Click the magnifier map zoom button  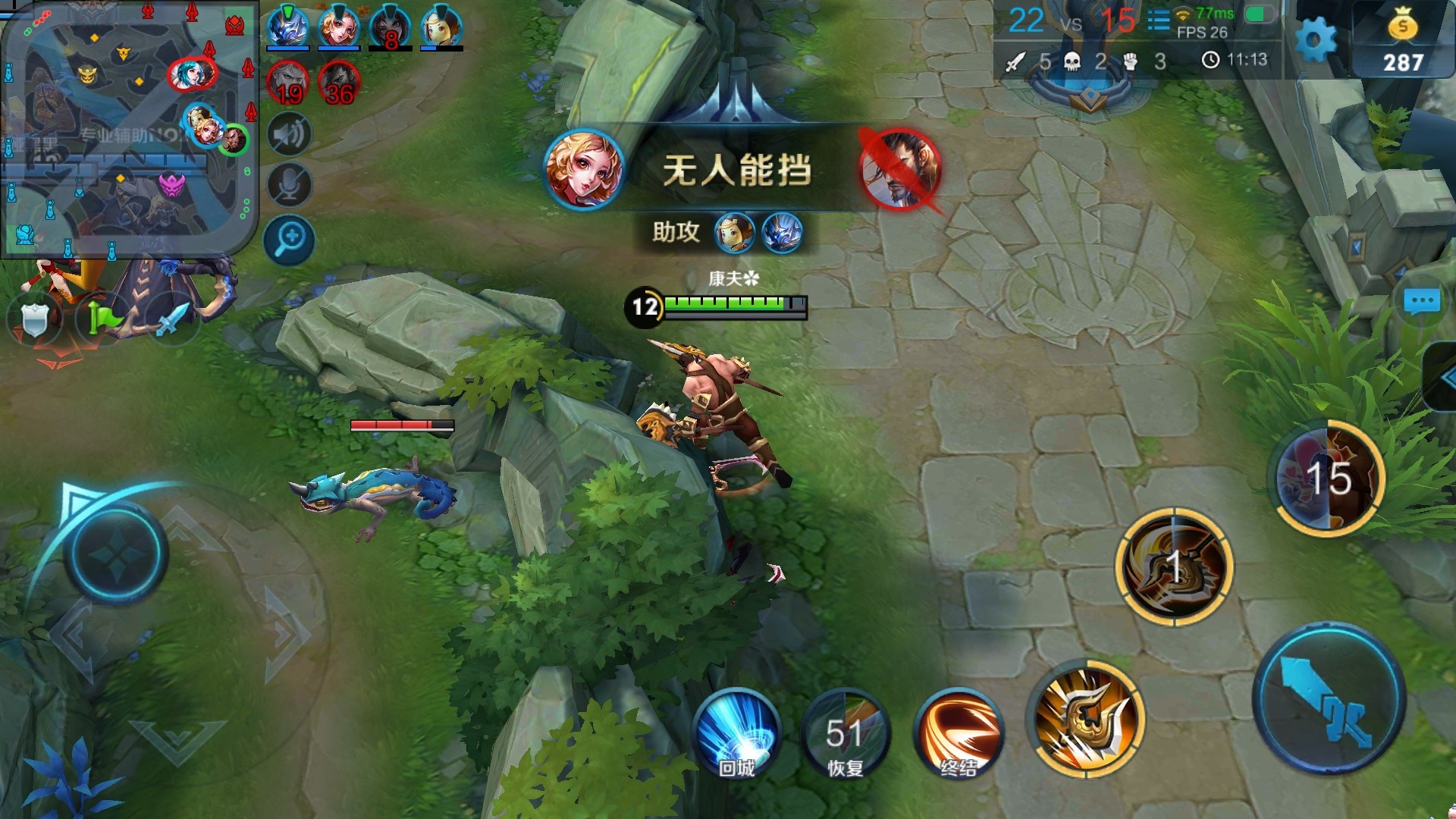point(289,240)
